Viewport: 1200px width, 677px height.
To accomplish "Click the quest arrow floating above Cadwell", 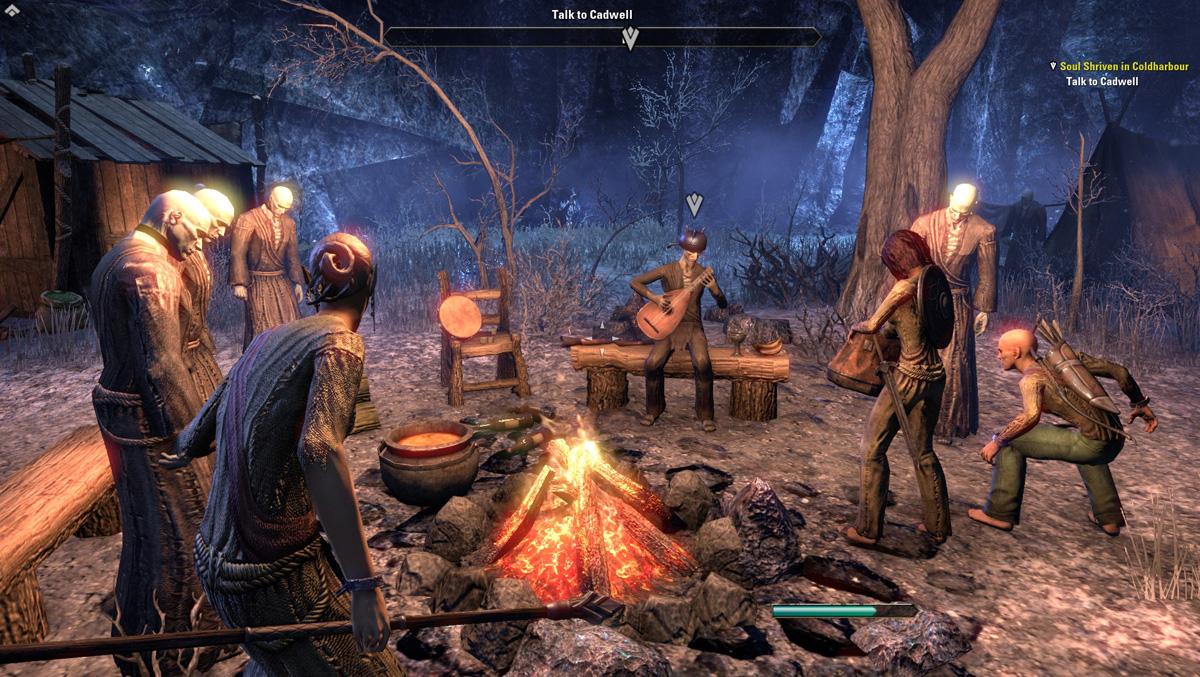I will click(694, 205).
